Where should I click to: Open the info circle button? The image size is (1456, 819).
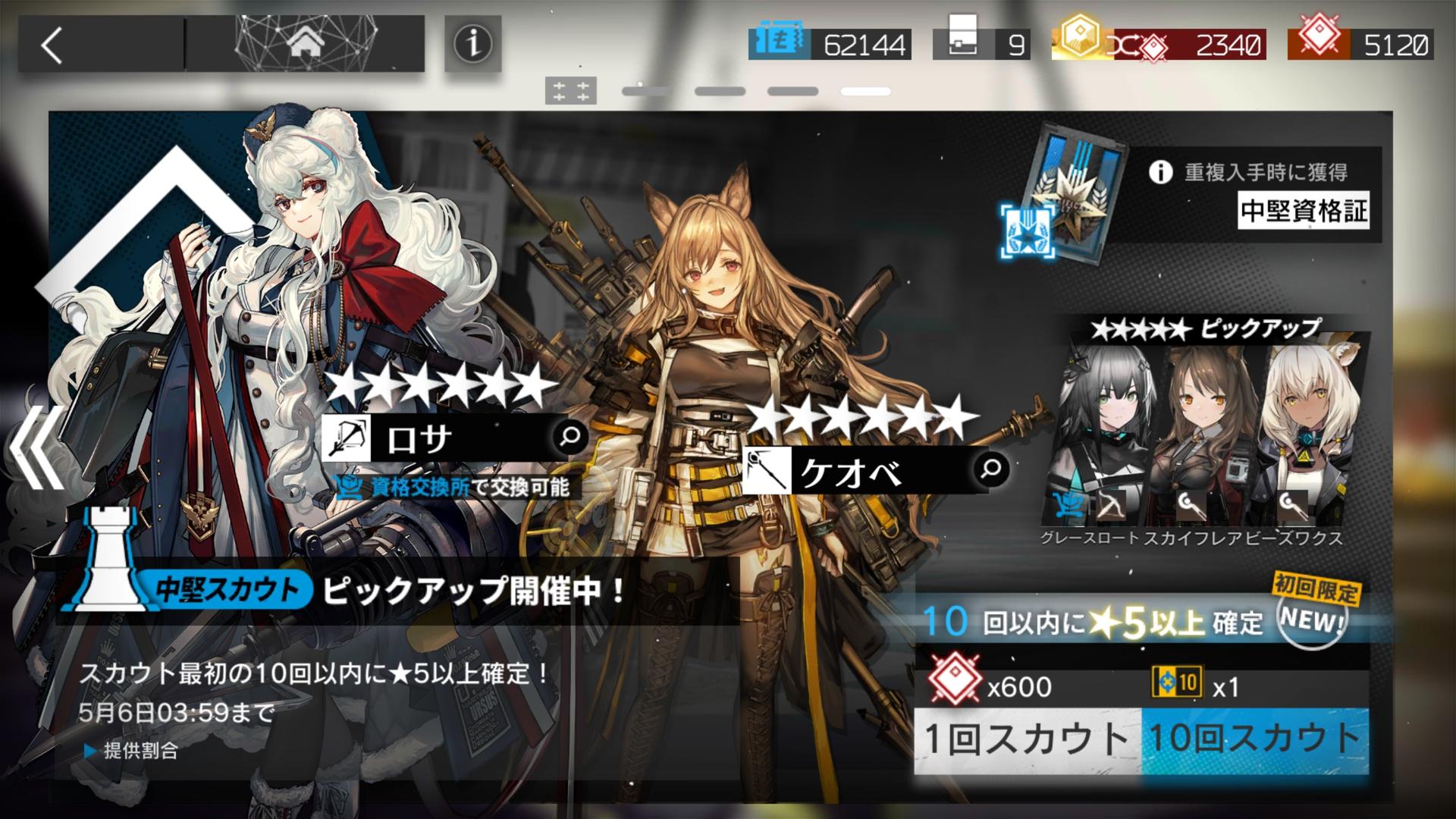pyautogui.click(x=472, y=44)
